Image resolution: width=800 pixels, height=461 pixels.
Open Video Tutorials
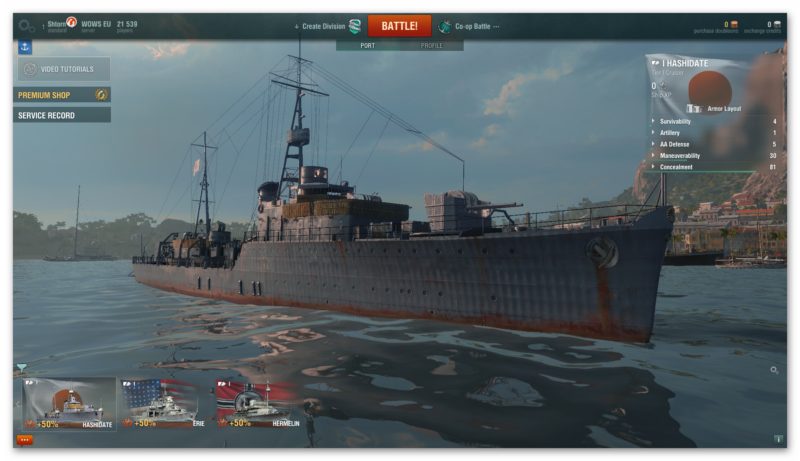62,69
